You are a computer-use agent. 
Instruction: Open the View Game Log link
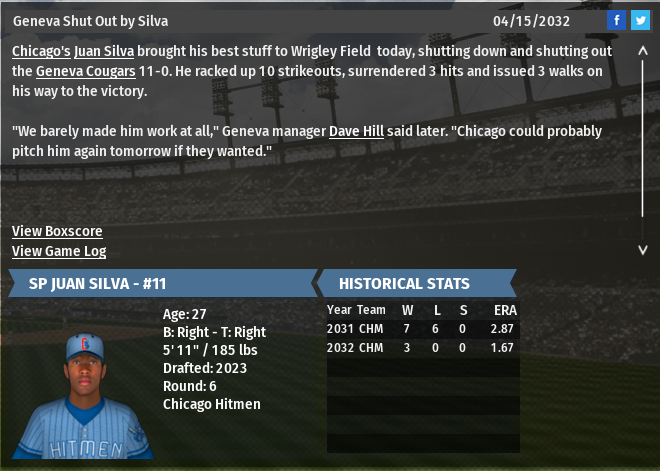point(59,251)
